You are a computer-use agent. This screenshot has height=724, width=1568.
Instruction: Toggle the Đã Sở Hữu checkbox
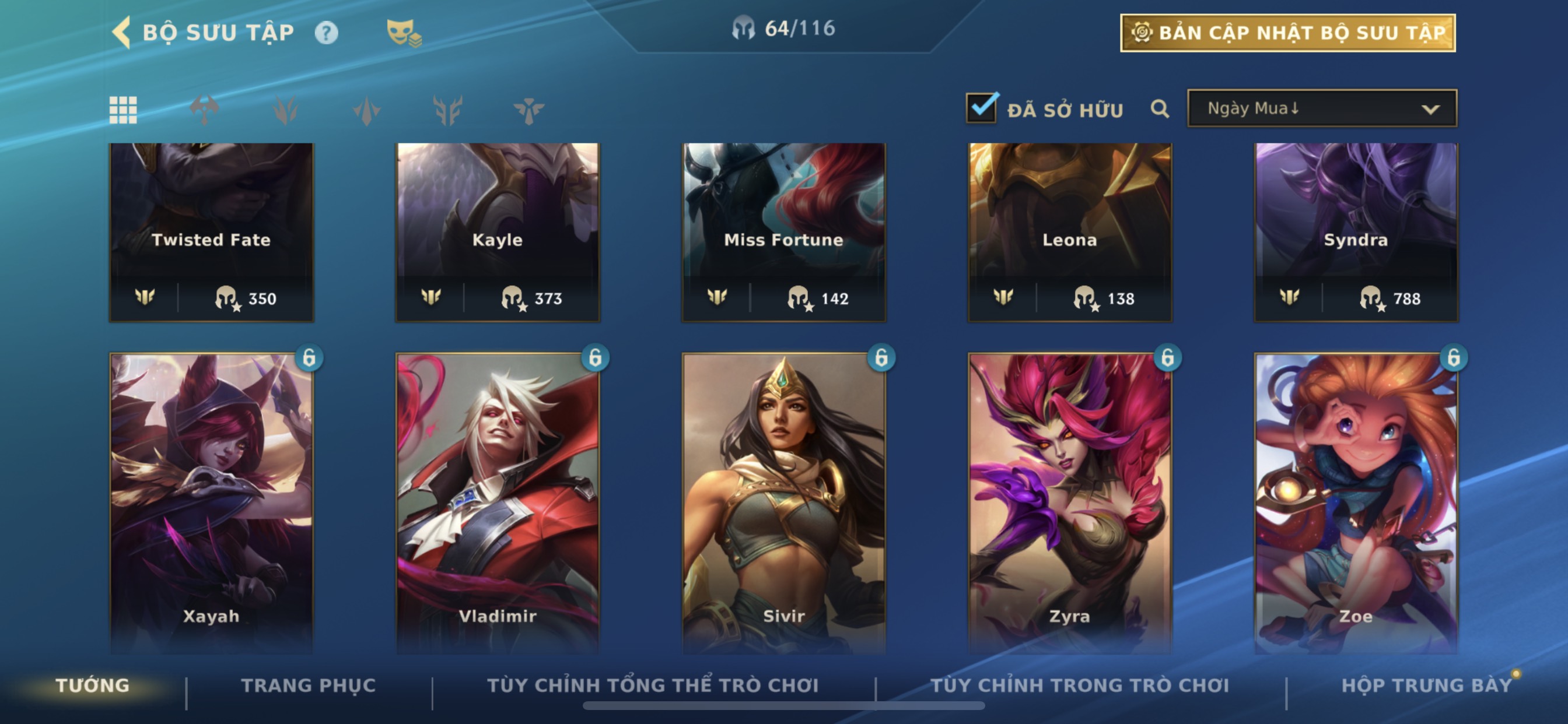click(981, 108)
